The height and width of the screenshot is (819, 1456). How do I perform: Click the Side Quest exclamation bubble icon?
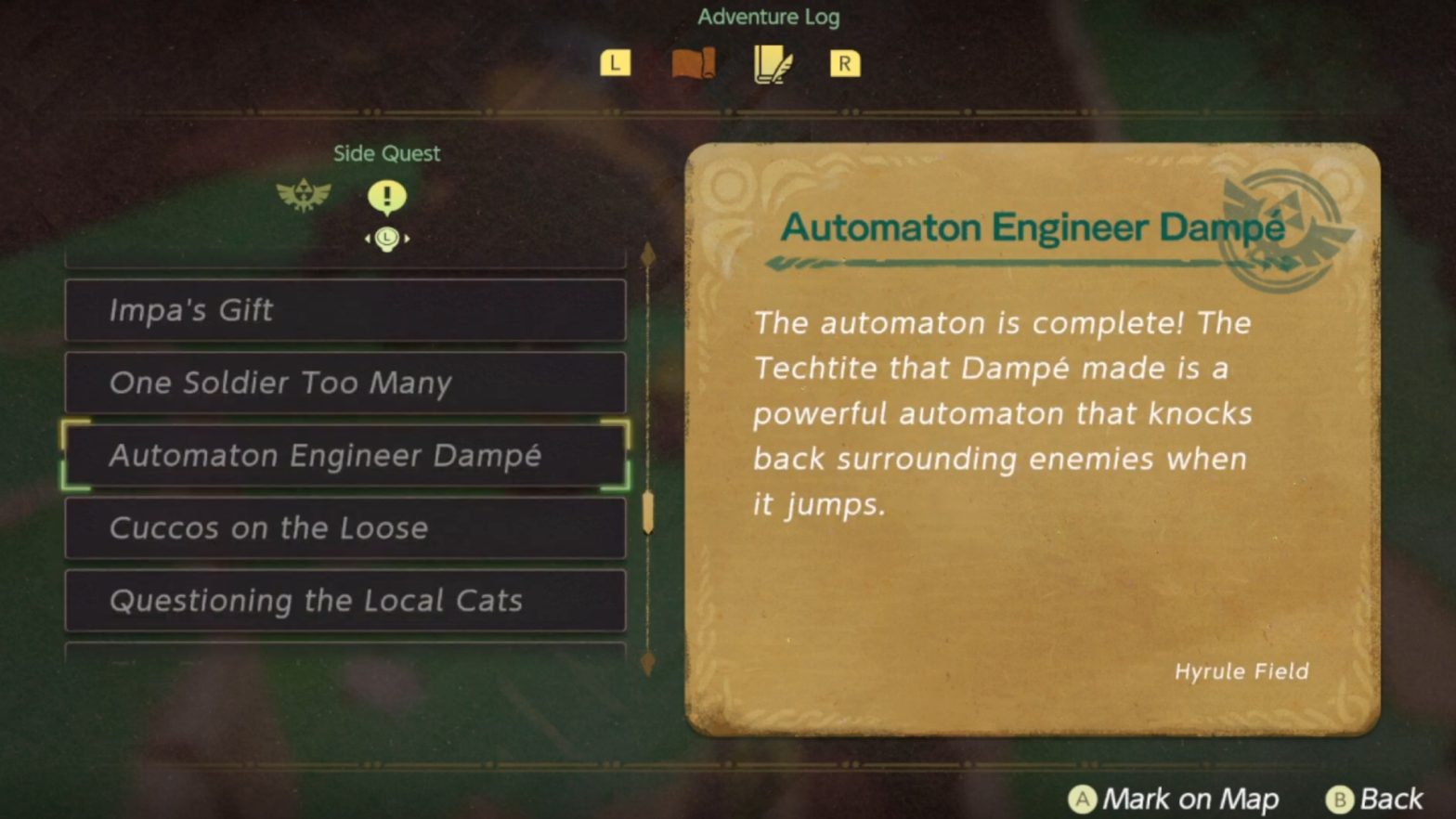click(386, 196)
